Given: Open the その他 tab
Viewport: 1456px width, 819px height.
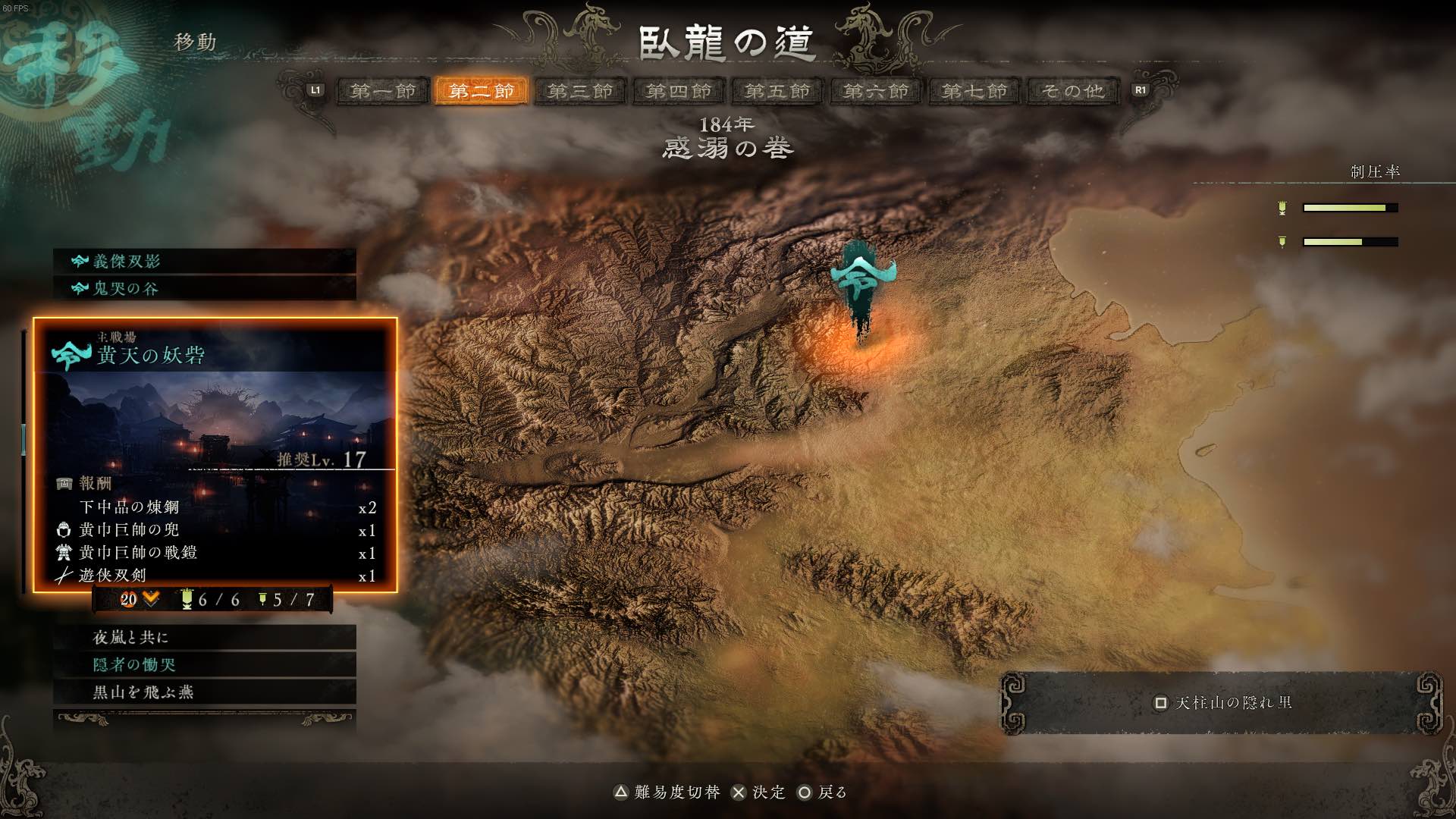Looking at the screenshot, I should [x=1072, y=90].
